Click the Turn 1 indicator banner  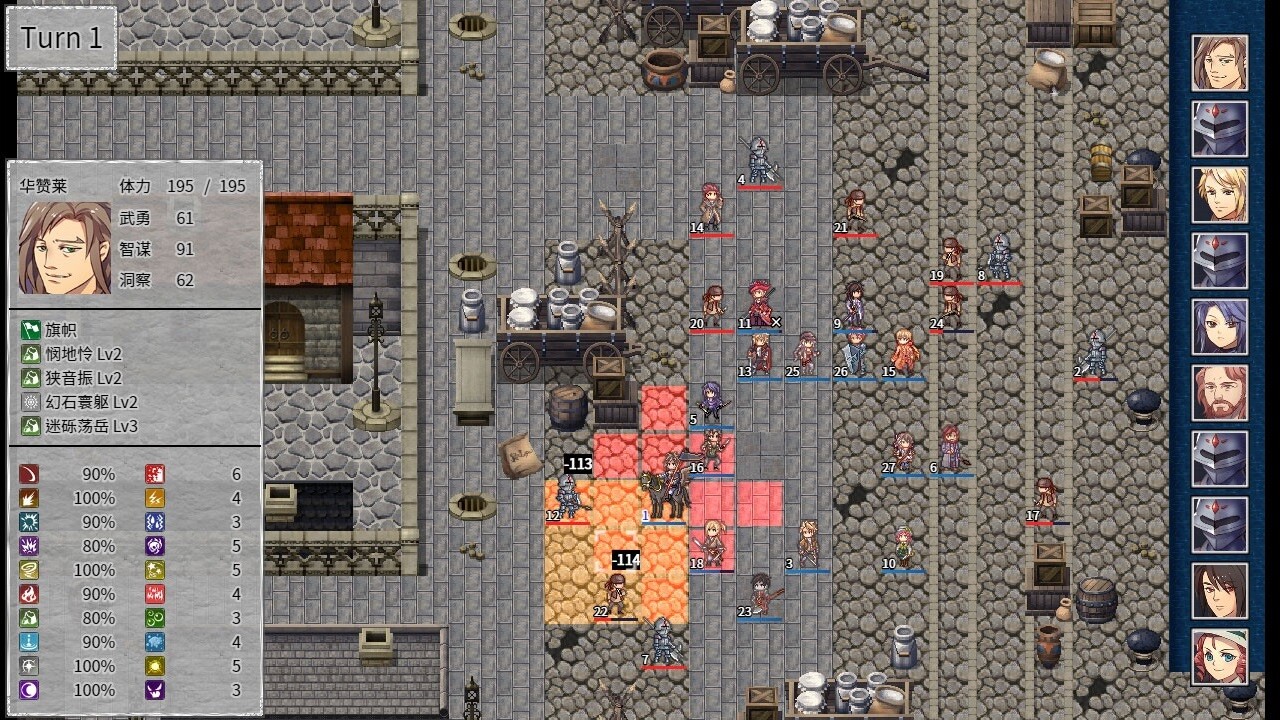pyautogui.click(x=60, y=37)
